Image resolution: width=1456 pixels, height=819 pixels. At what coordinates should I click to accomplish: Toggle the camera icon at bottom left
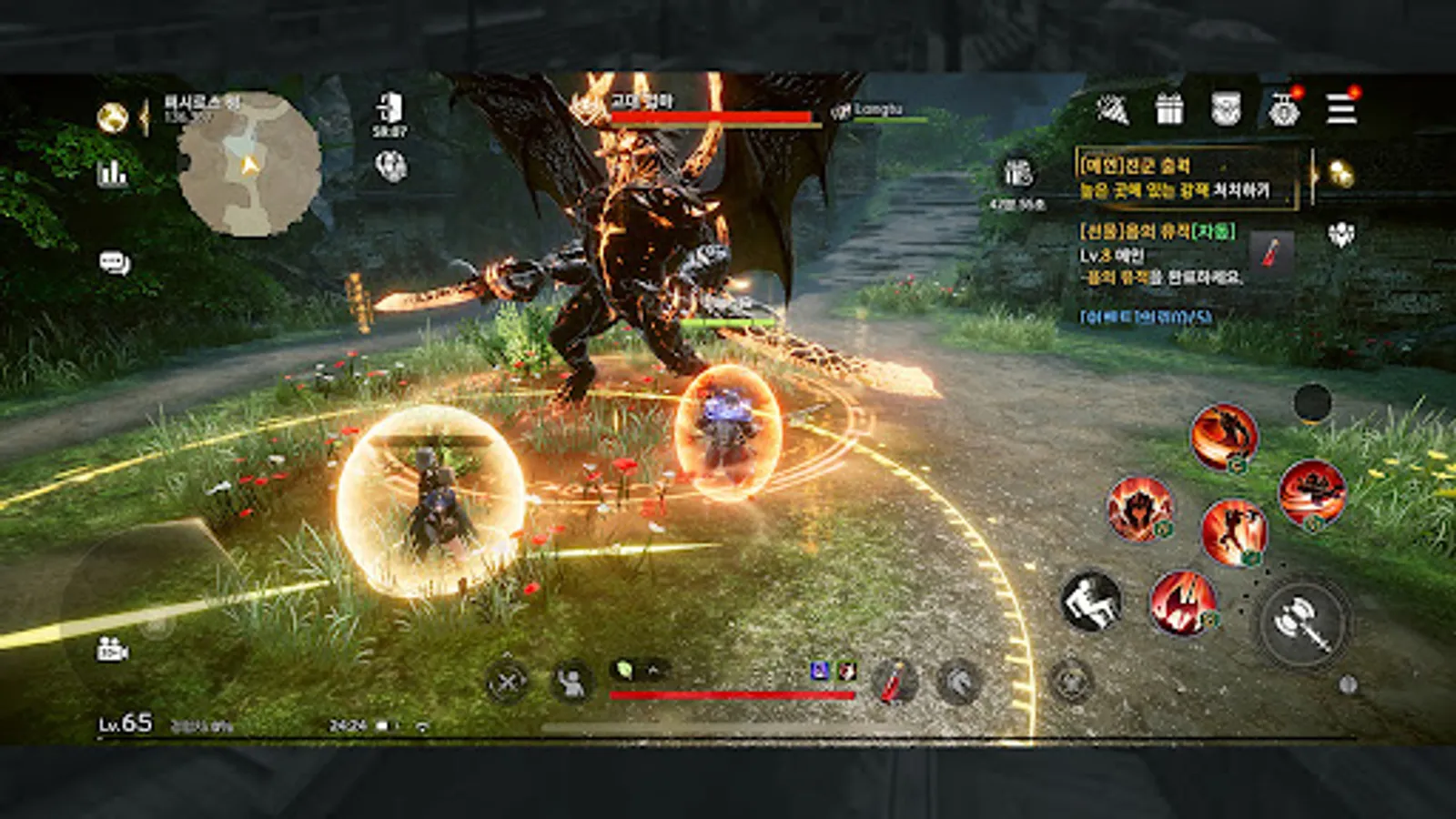click(x=112, y=650)
